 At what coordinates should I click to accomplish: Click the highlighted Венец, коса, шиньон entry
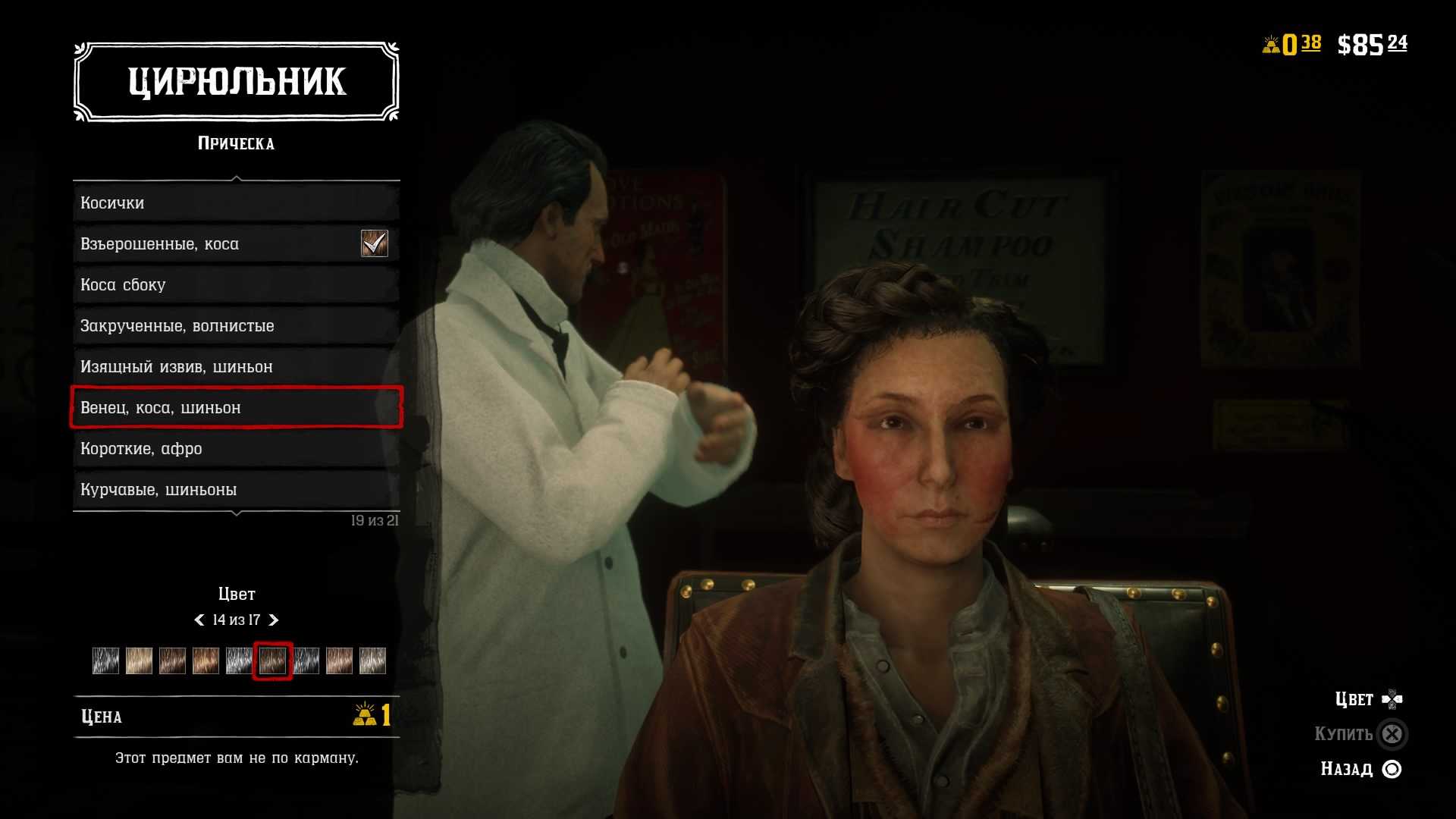point(236,408)
